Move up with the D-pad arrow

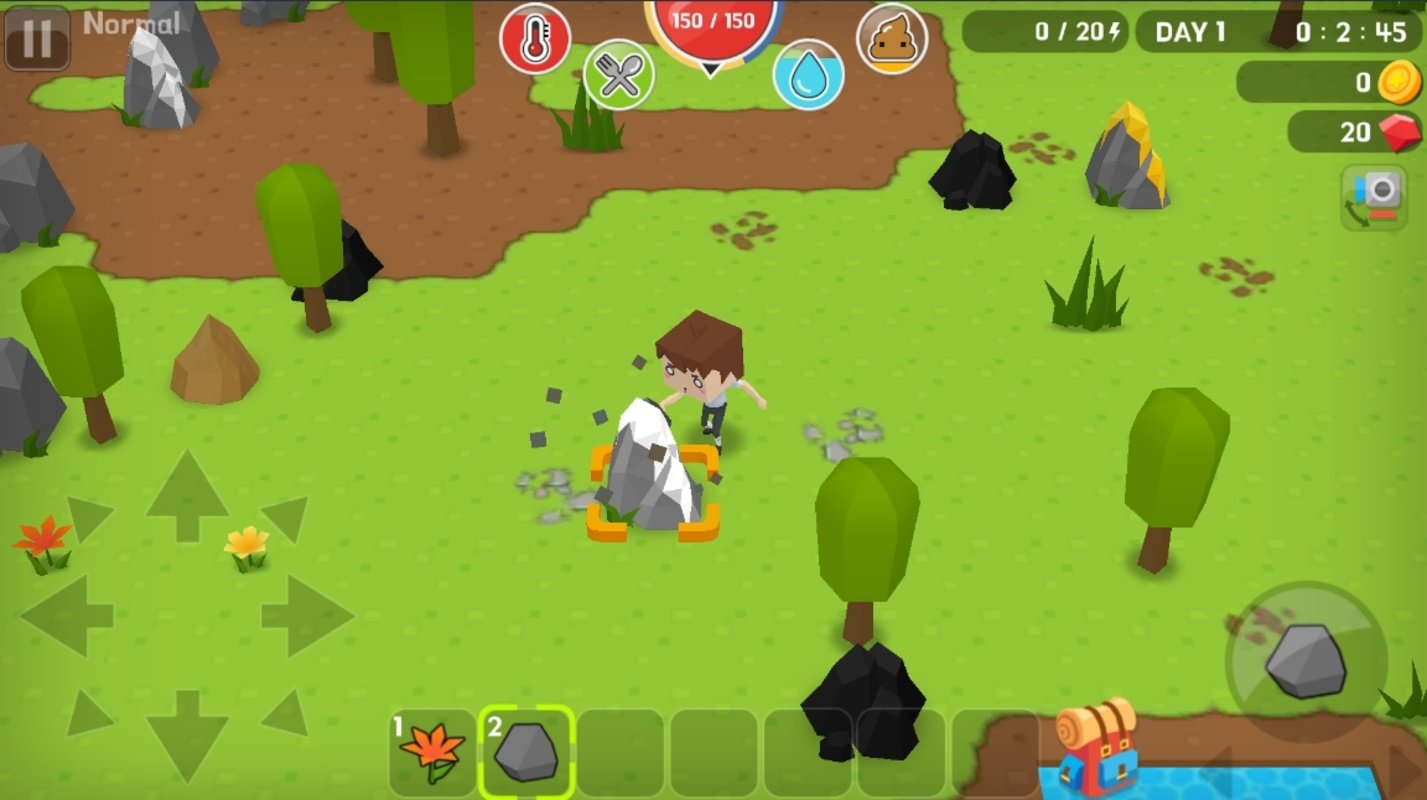pyautogui.click(x=187, y=497)
